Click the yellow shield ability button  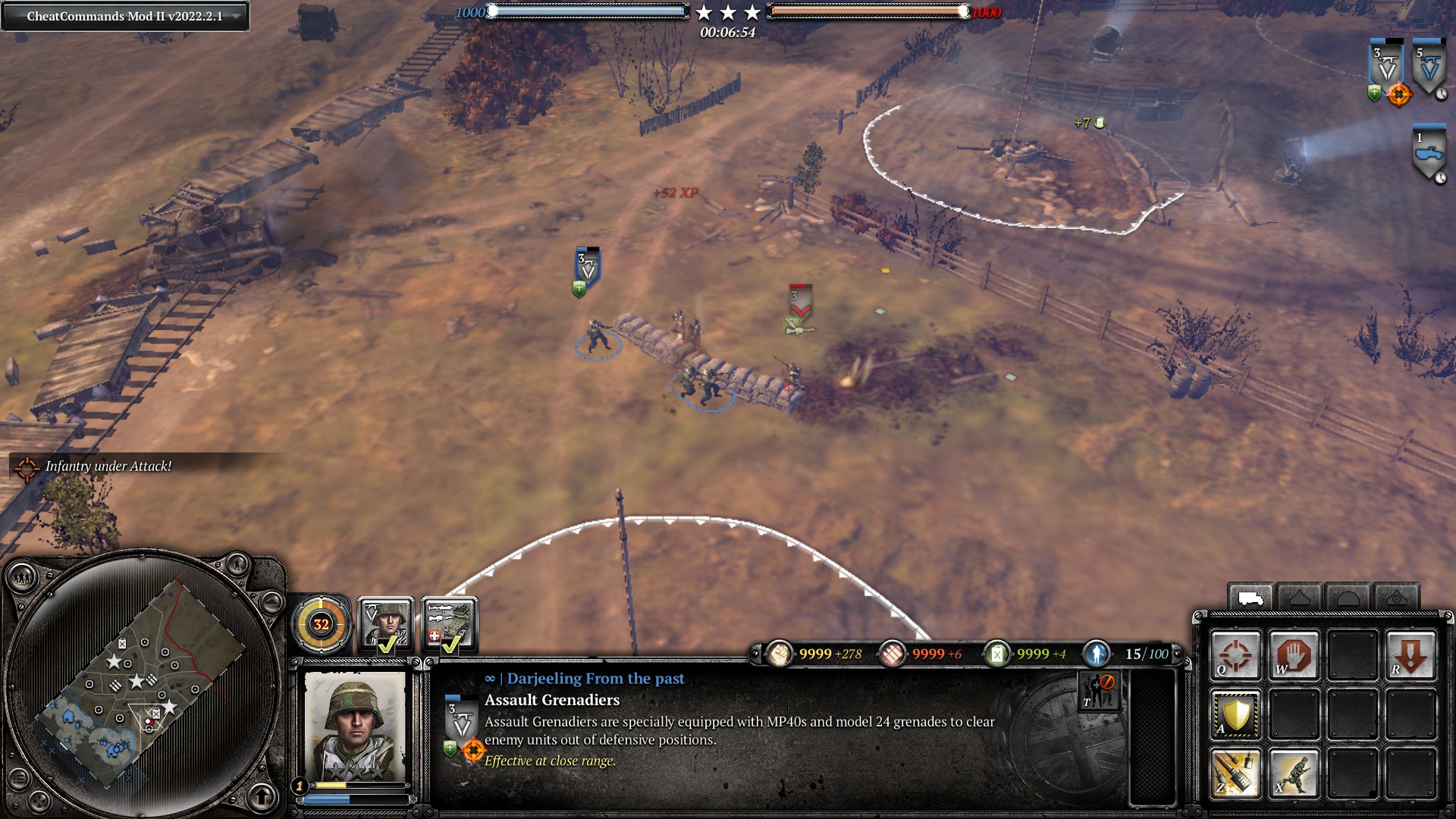(1235, 714)
